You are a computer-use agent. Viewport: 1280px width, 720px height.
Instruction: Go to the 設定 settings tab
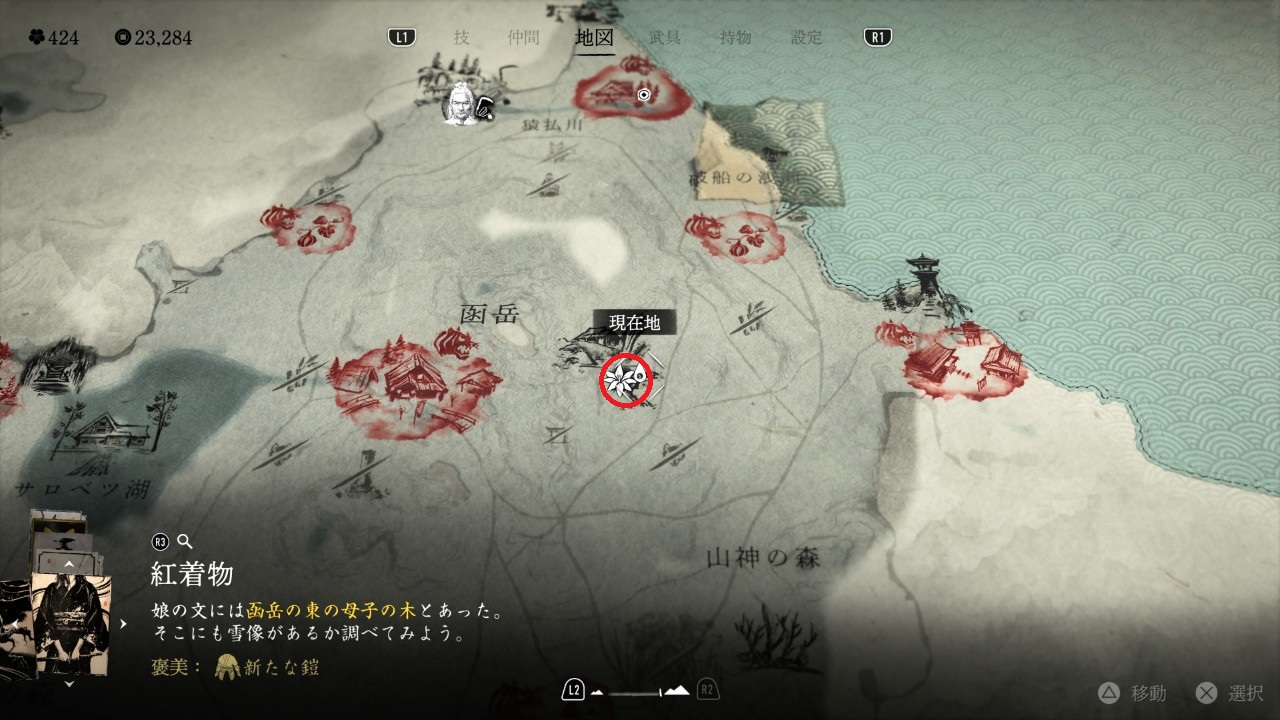click(x=807, y=38)
